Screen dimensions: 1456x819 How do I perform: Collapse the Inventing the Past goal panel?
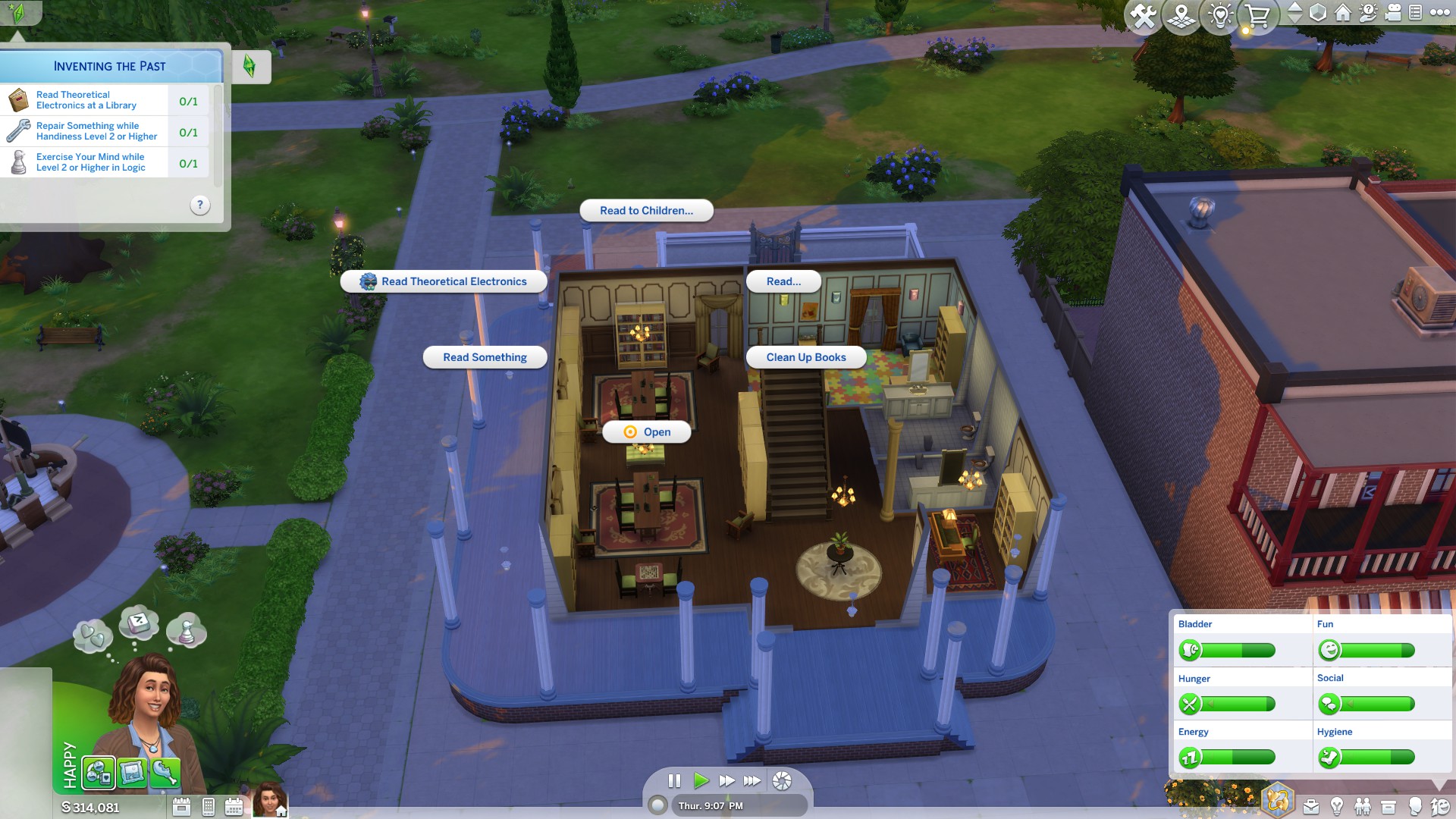[x=251, y=67]
